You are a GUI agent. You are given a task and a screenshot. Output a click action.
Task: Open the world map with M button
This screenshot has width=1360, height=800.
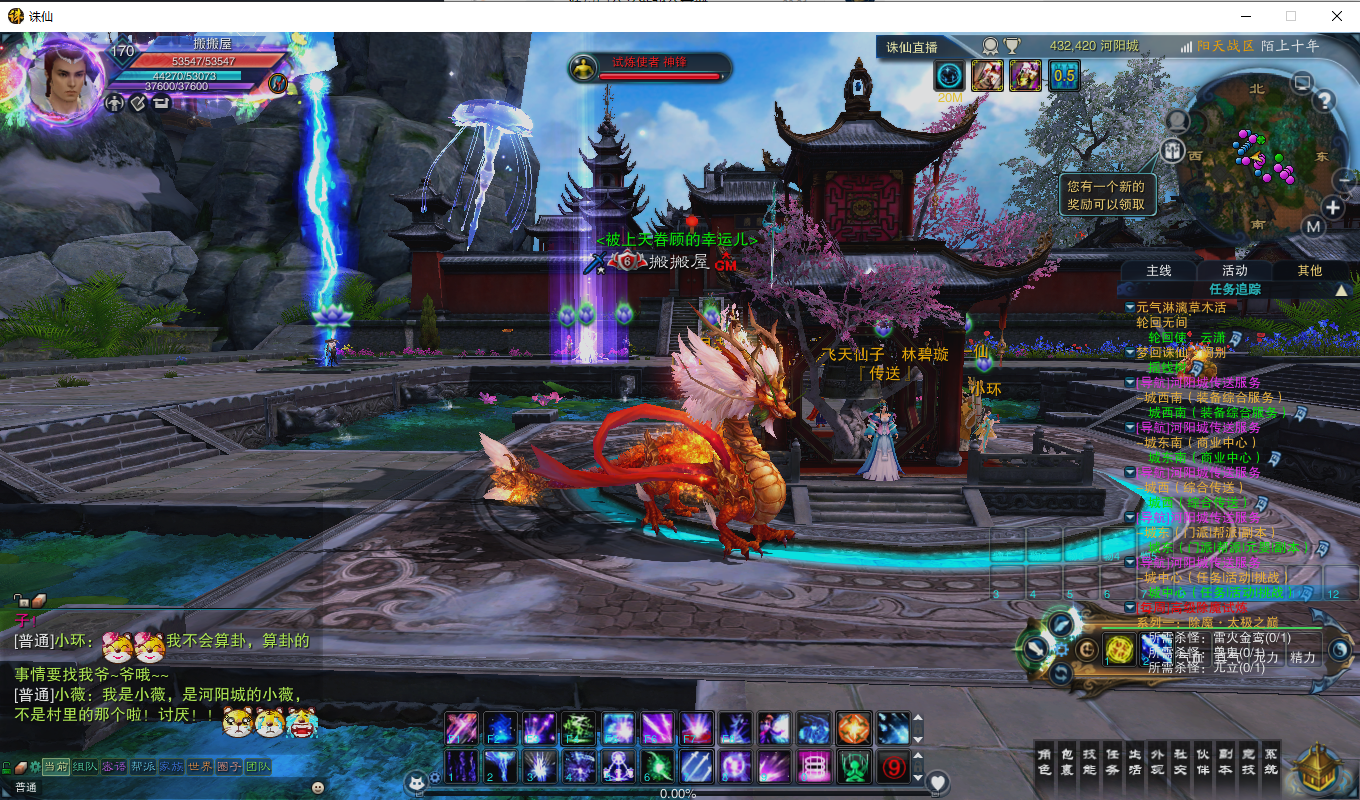[1314, 227]
